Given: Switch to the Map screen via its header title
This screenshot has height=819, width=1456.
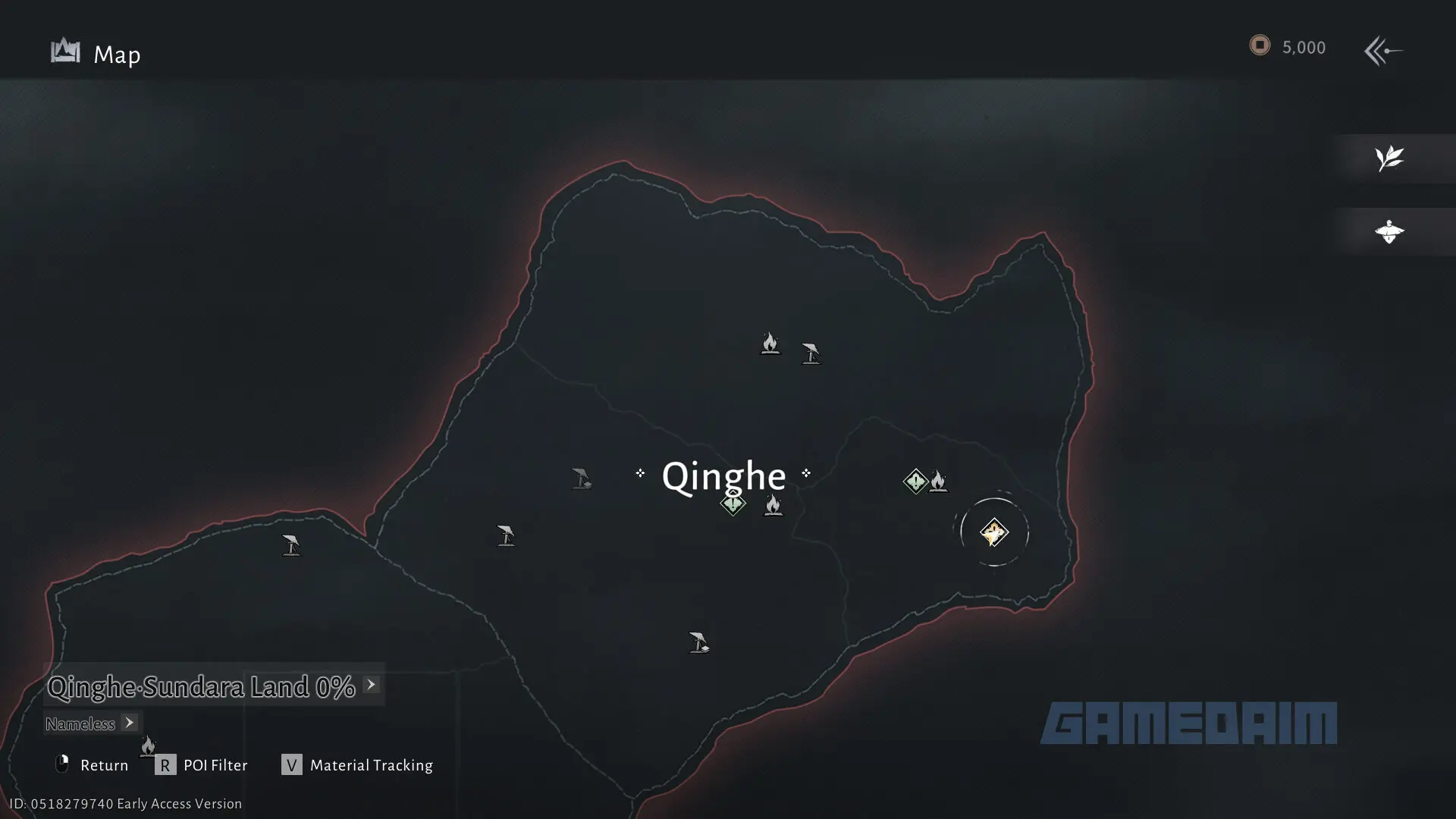Looking at the screenshot, I should pos(117,54).
